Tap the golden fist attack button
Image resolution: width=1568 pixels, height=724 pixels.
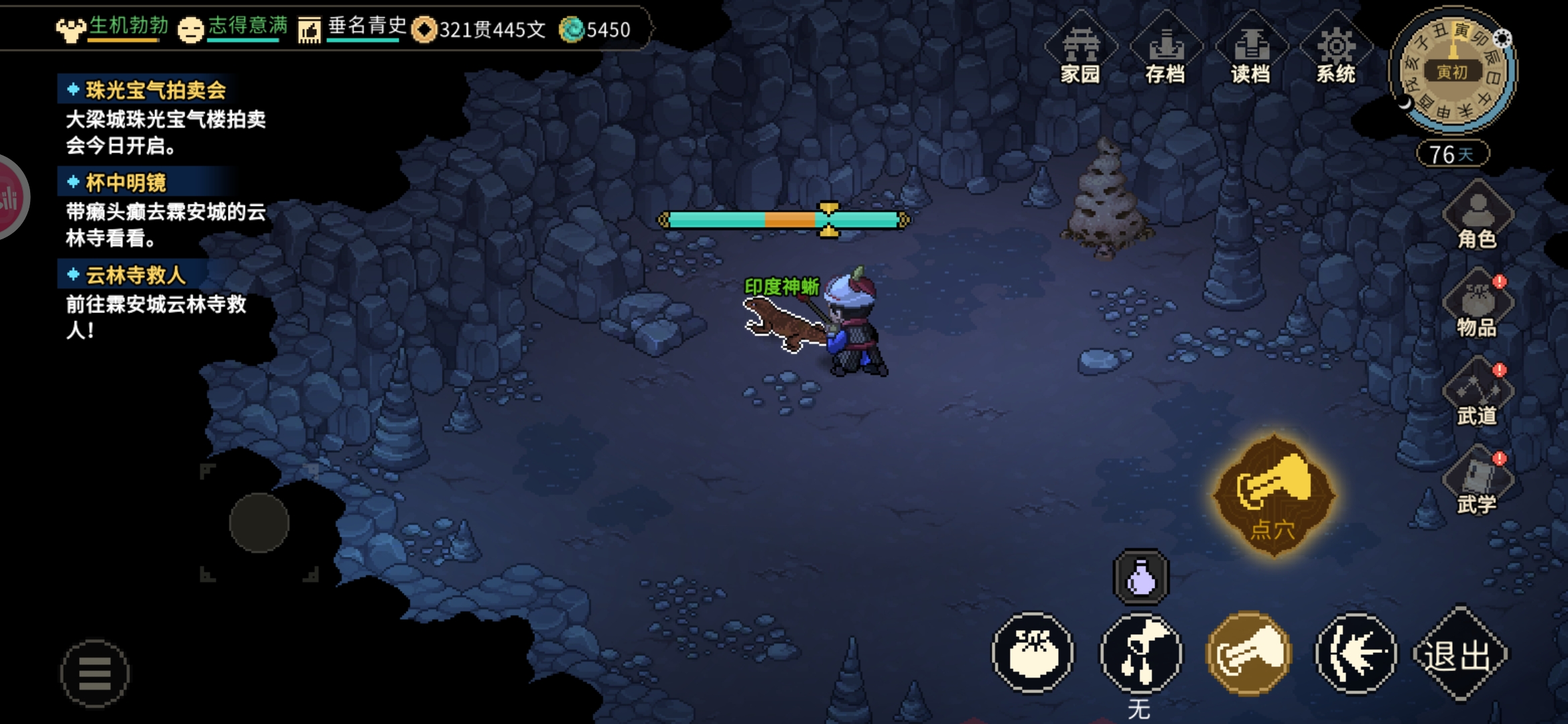pos(1248,654)
